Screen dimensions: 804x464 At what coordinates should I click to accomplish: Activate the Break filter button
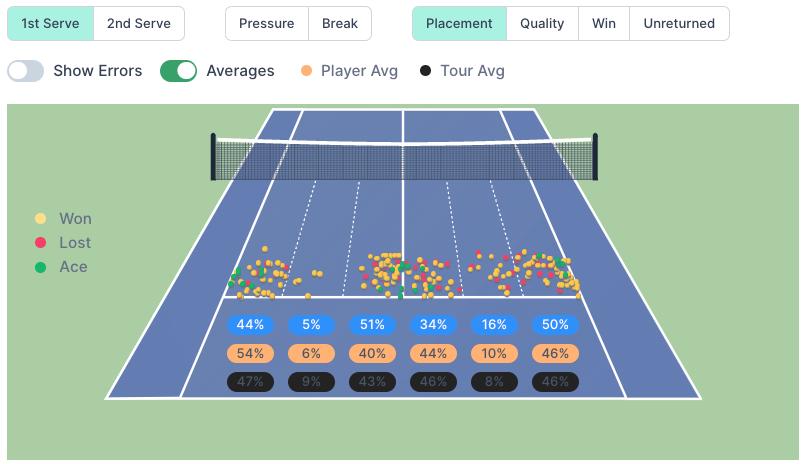pos(340,23)
